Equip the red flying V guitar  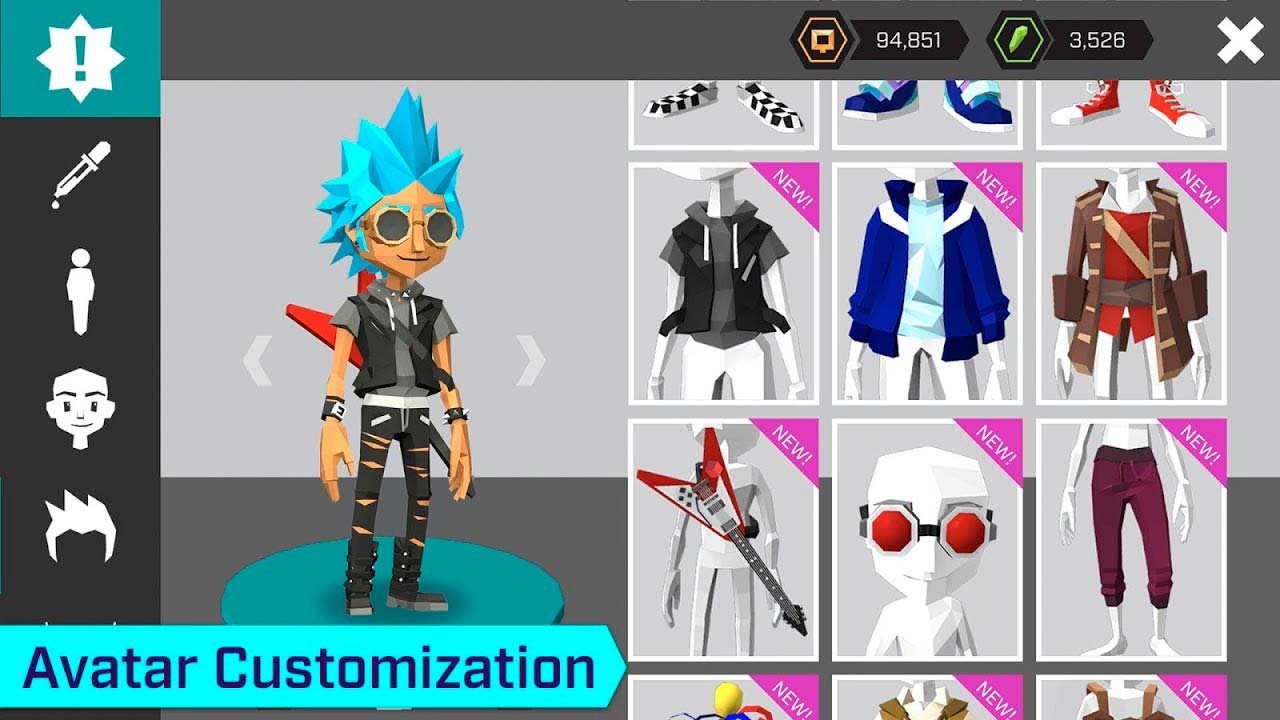(x=723, y=539)
